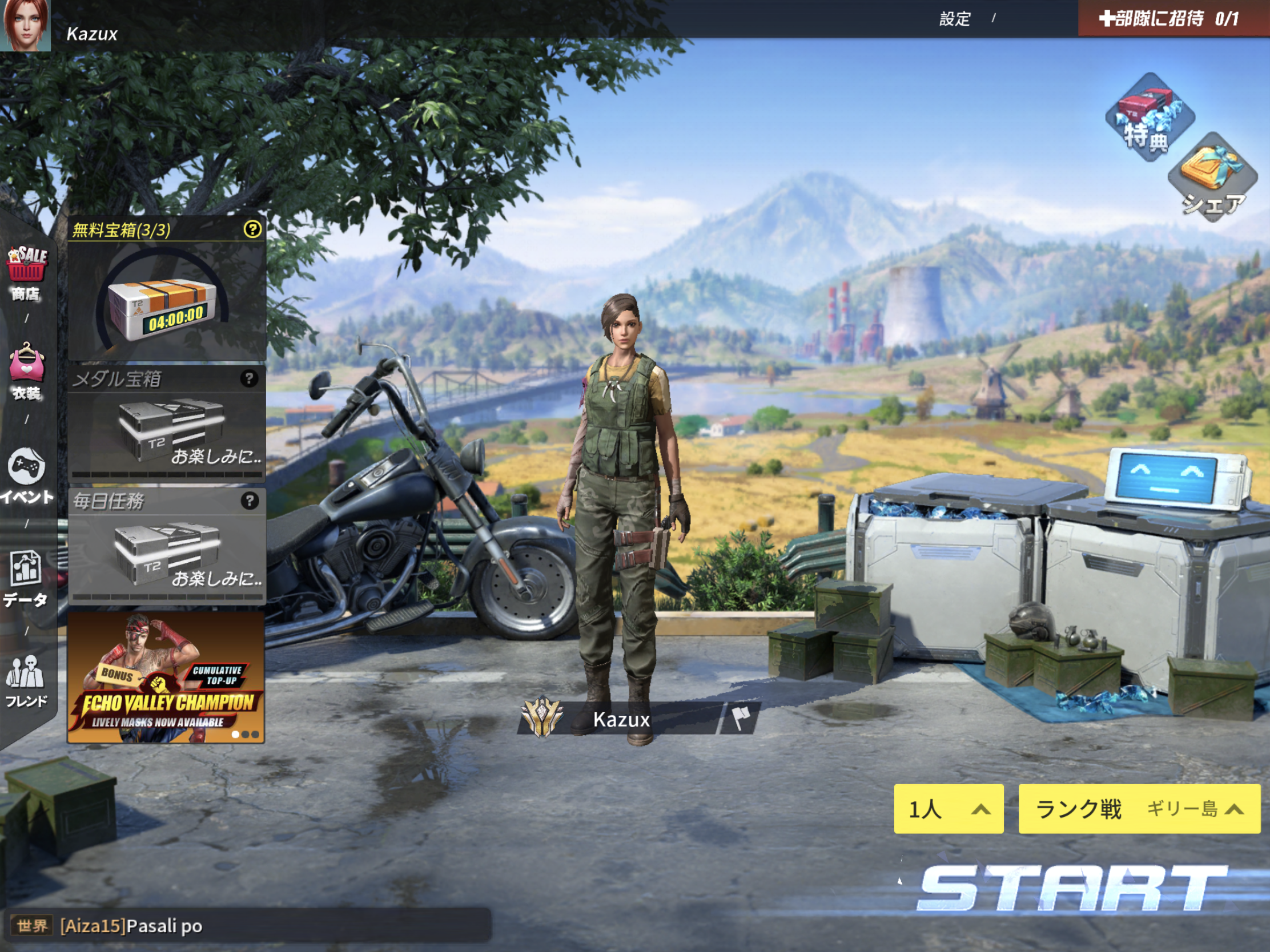Expand the 1人 team size dropdown
The image size is (1270, 952).
949,809
